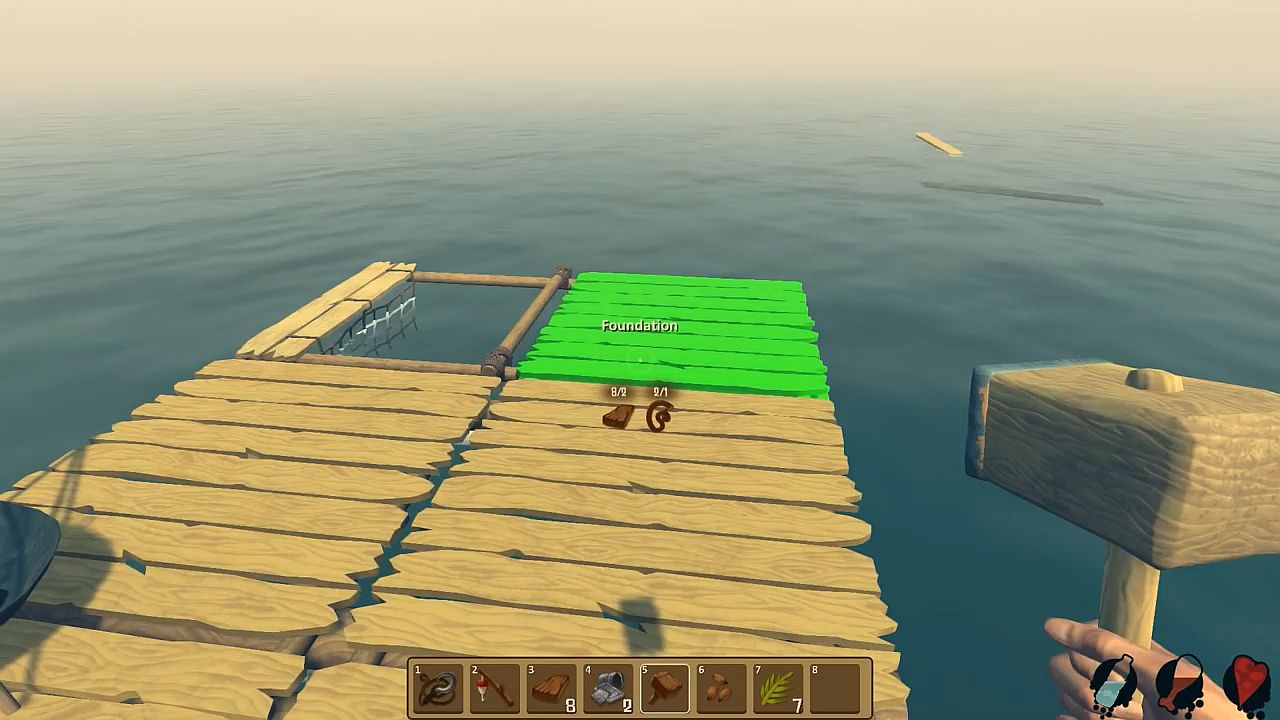1280x720 pixels.
Task: Select the hook in hotbar slot 1
Action: coord(438,688)
